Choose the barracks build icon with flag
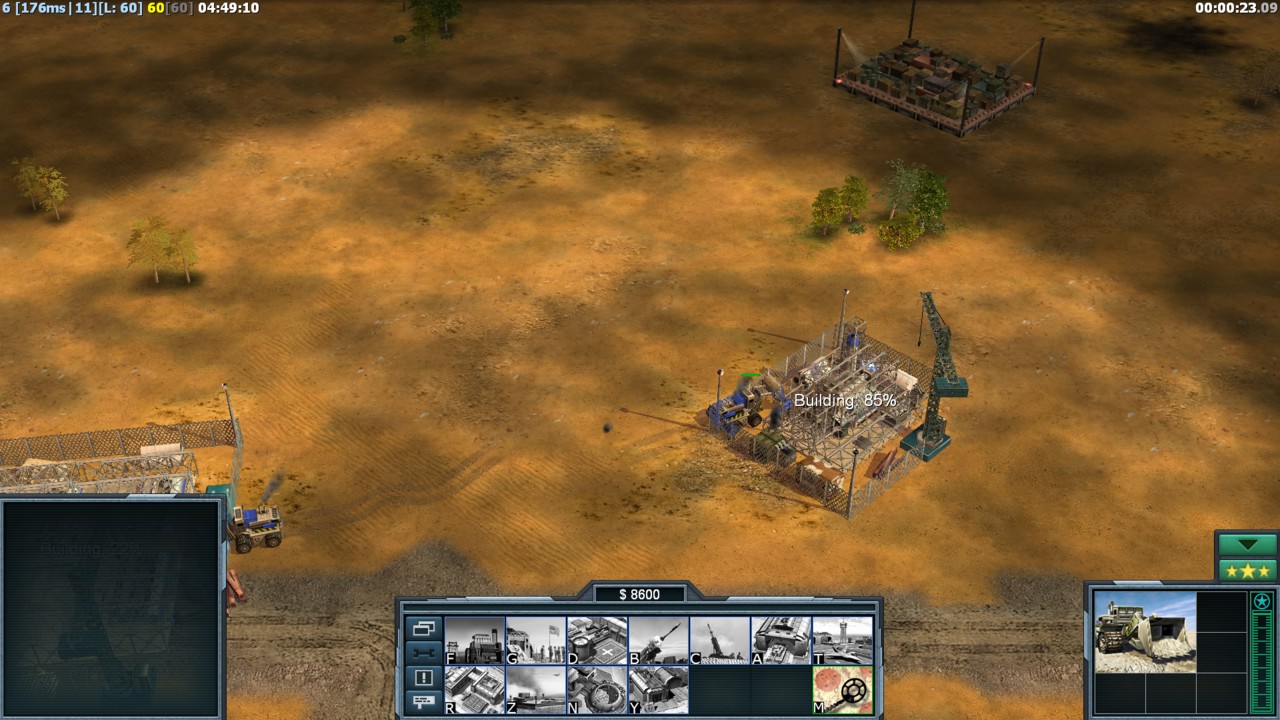1280x720 pixels. [x=536, y=640]
